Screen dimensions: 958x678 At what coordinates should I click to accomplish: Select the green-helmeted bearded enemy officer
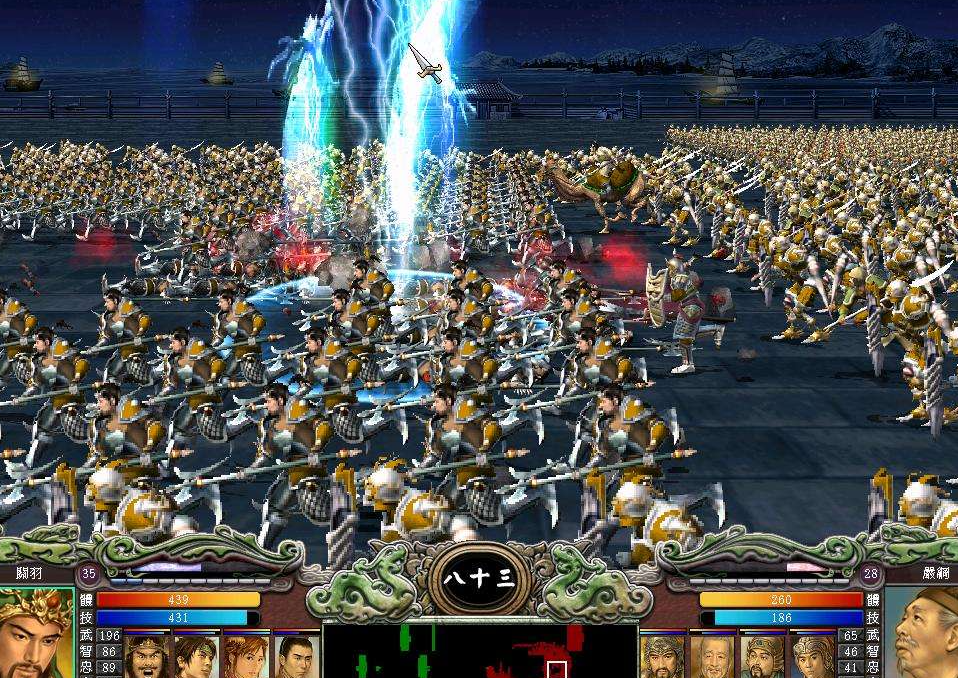pos(762,657)
